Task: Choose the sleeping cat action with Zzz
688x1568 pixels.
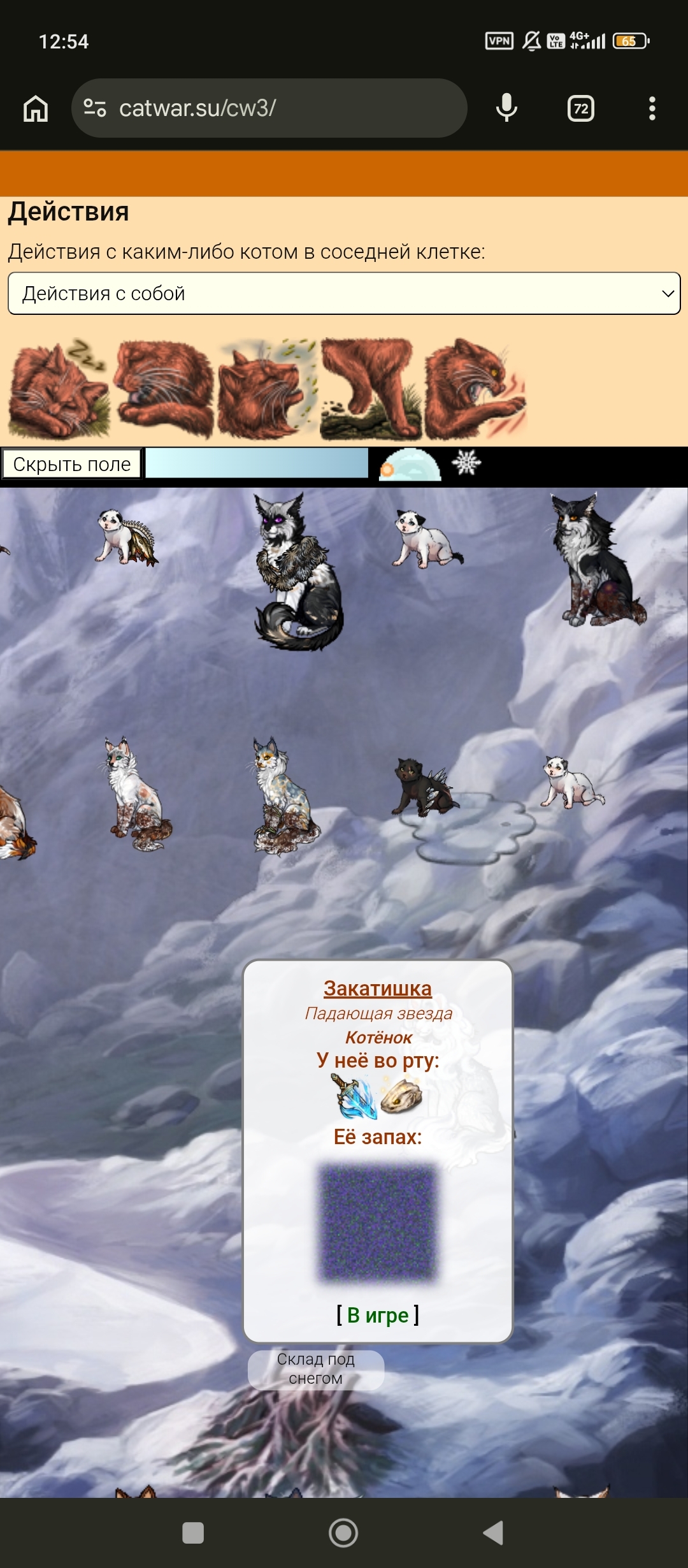Action: (x=57, y=390)
